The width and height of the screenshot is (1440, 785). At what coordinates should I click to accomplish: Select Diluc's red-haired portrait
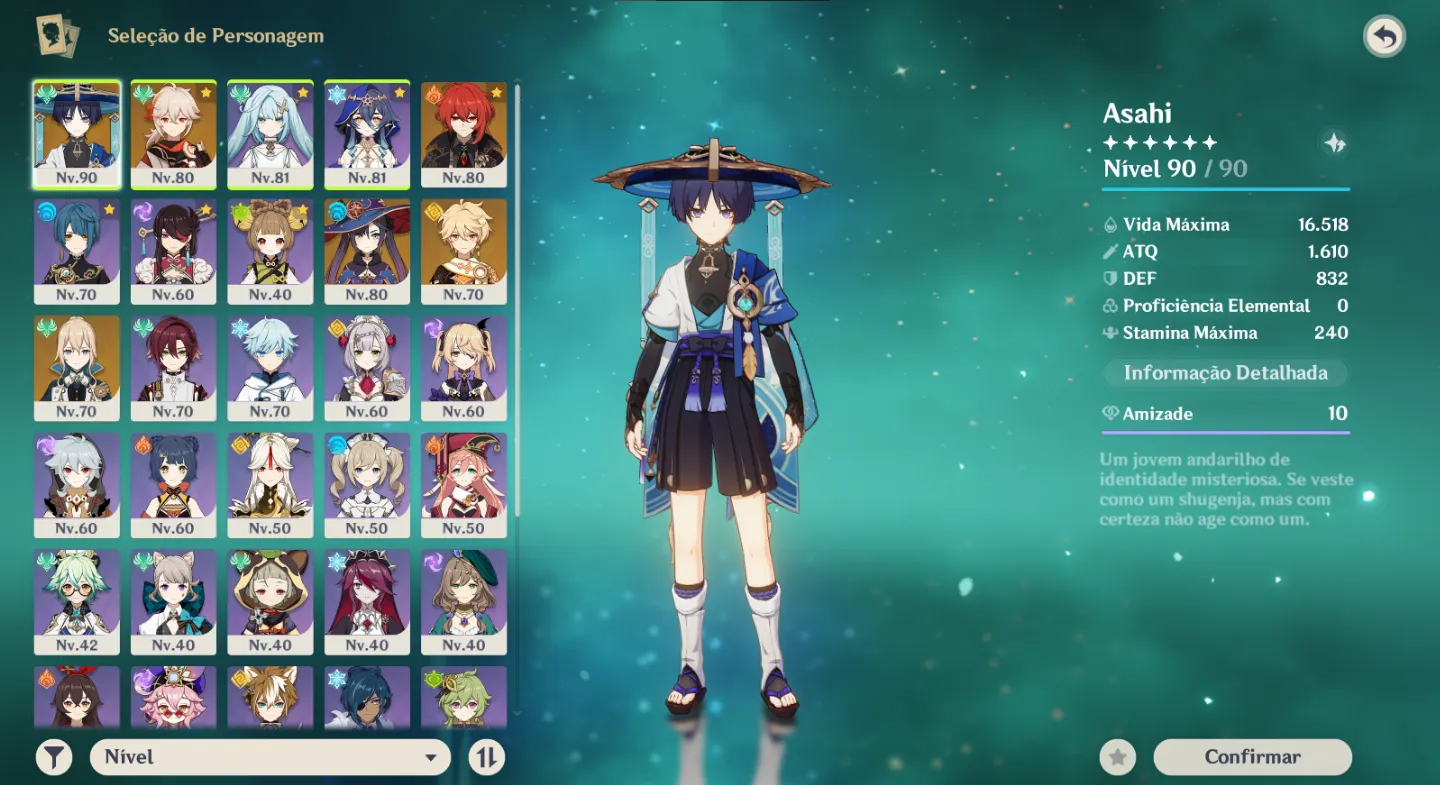[x=464, y=134]
